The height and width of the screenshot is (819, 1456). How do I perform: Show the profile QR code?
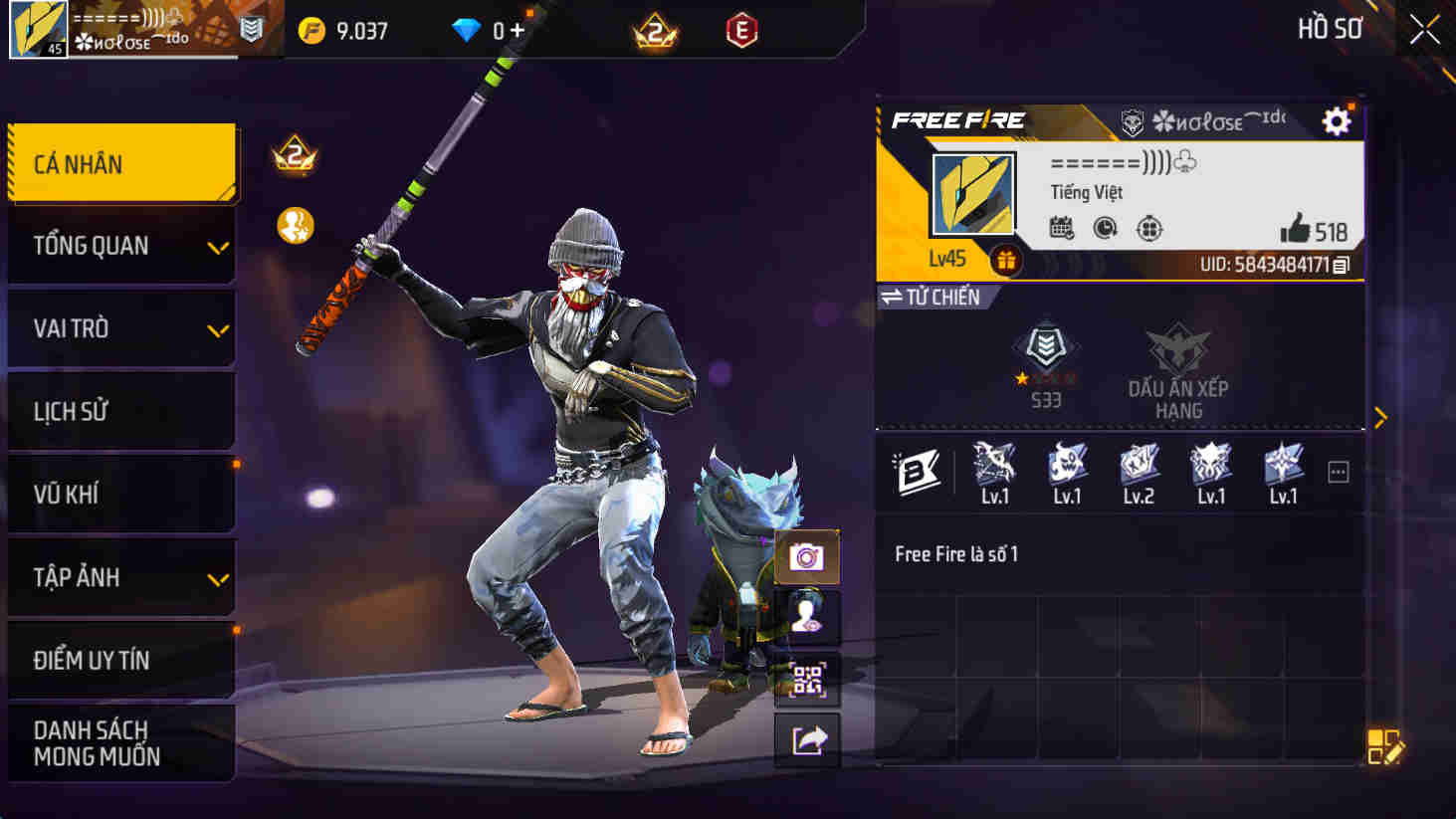[808, 682]
